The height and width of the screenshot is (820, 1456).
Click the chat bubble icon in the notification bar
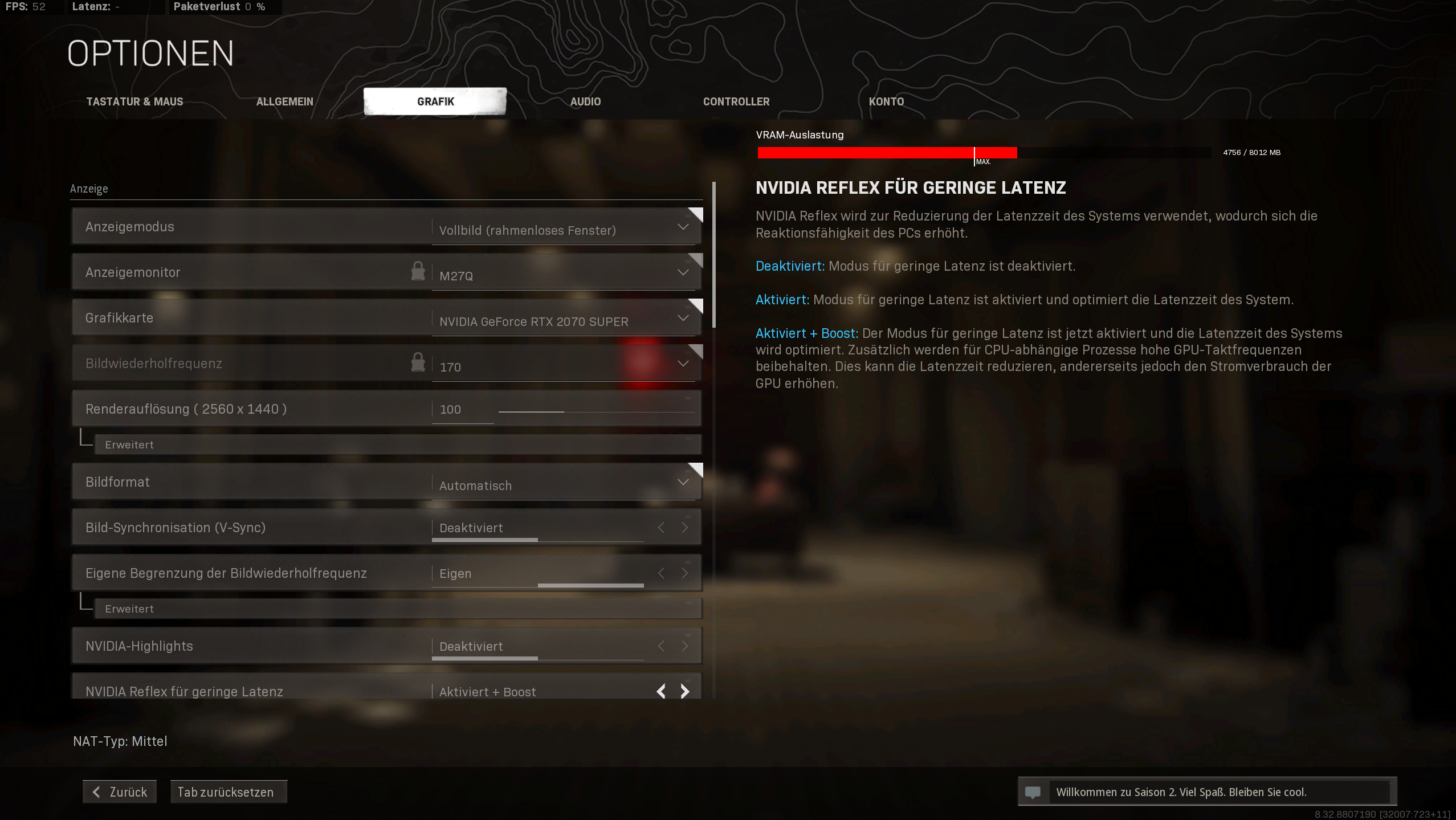pyautogui.click(x=1034, y=792)
